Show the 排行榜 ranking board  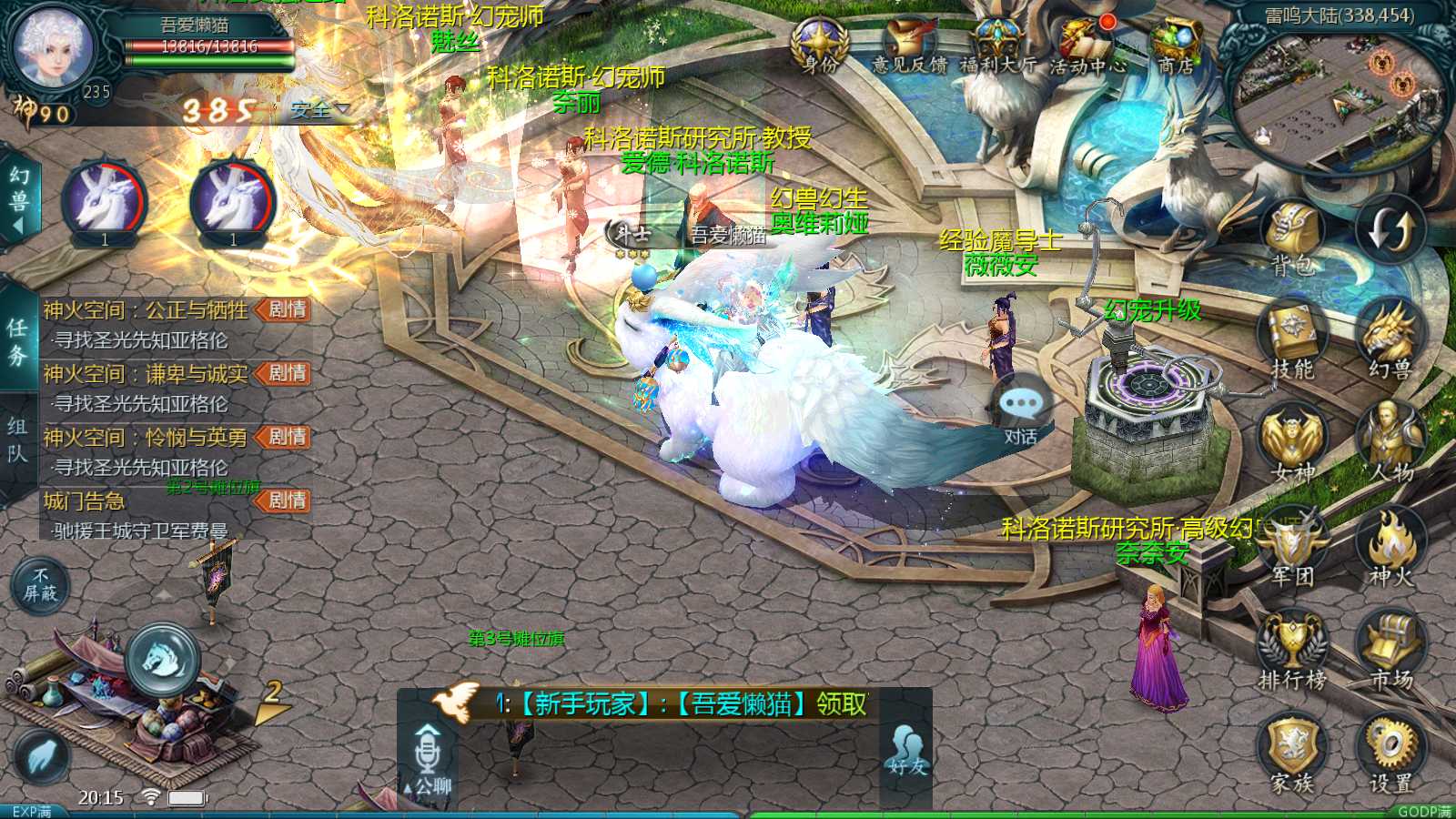point(1292,649)
